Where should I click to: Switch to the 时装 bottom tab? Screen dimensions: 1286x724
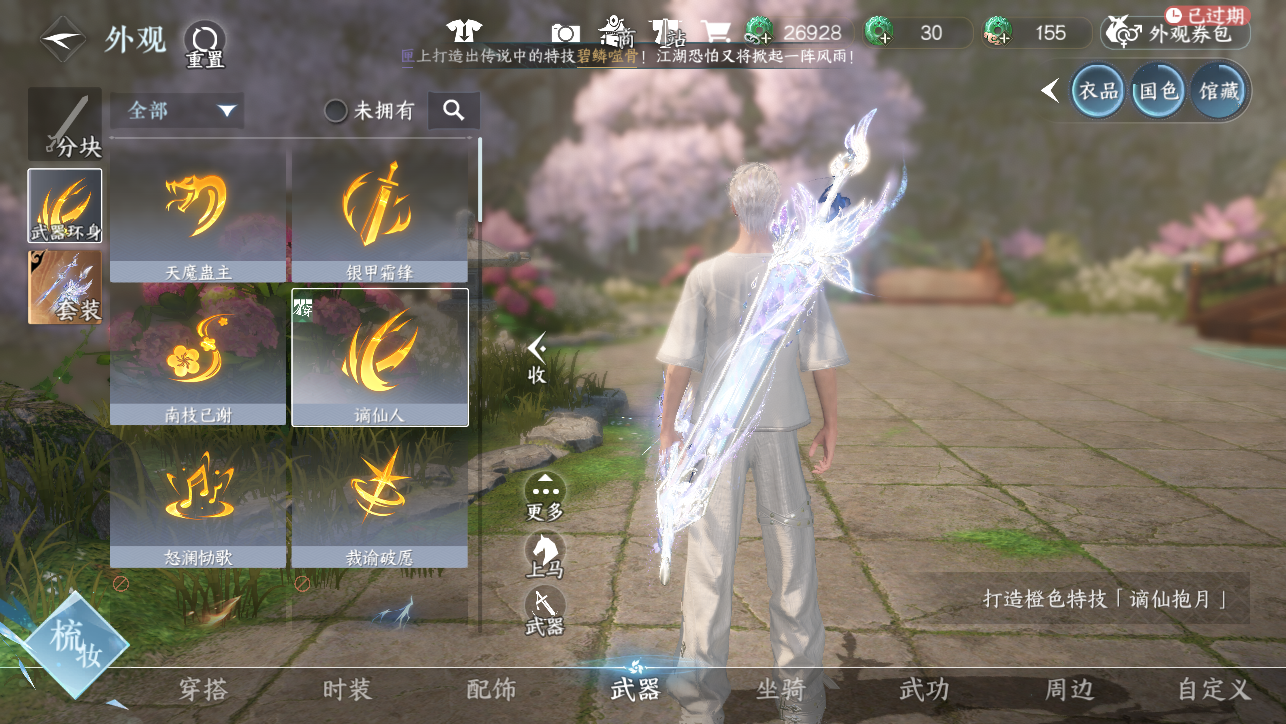click(347, 689)
